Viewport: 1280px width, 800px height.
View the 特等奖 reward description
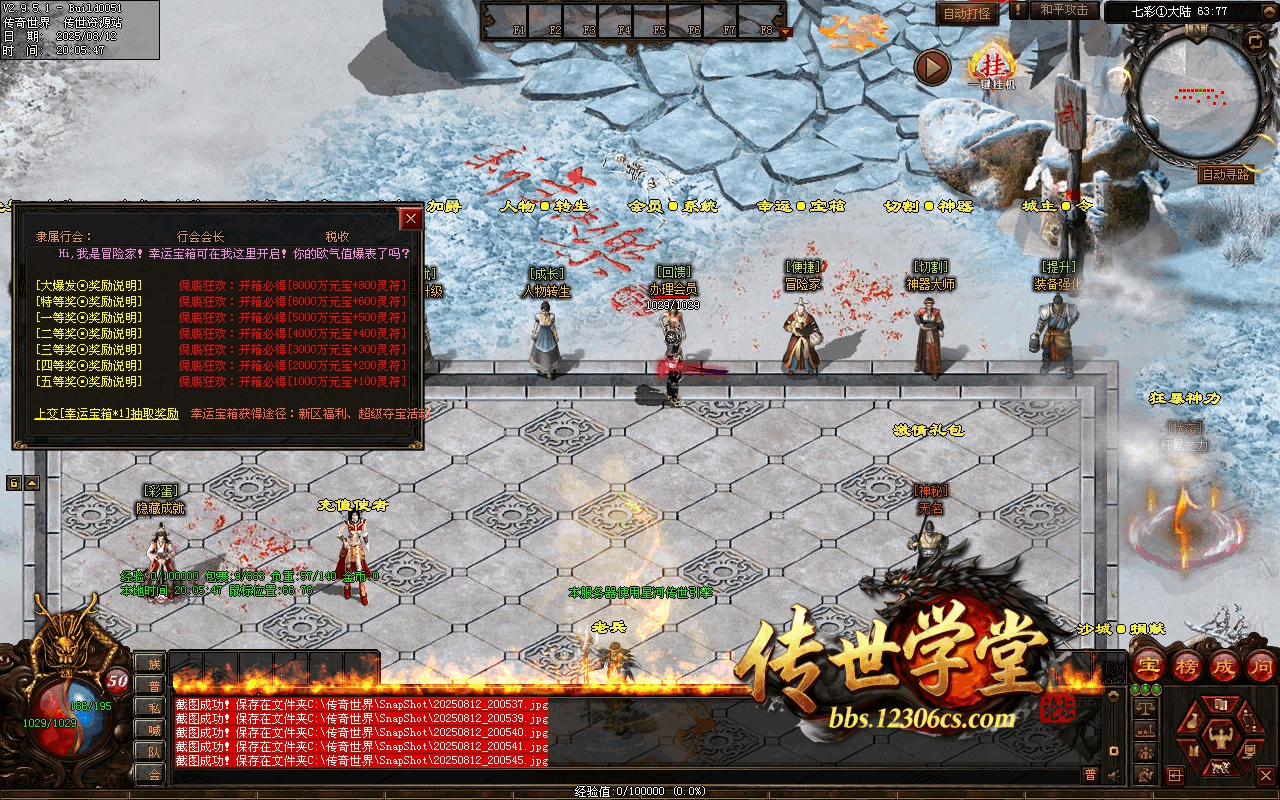coord(88,302)
